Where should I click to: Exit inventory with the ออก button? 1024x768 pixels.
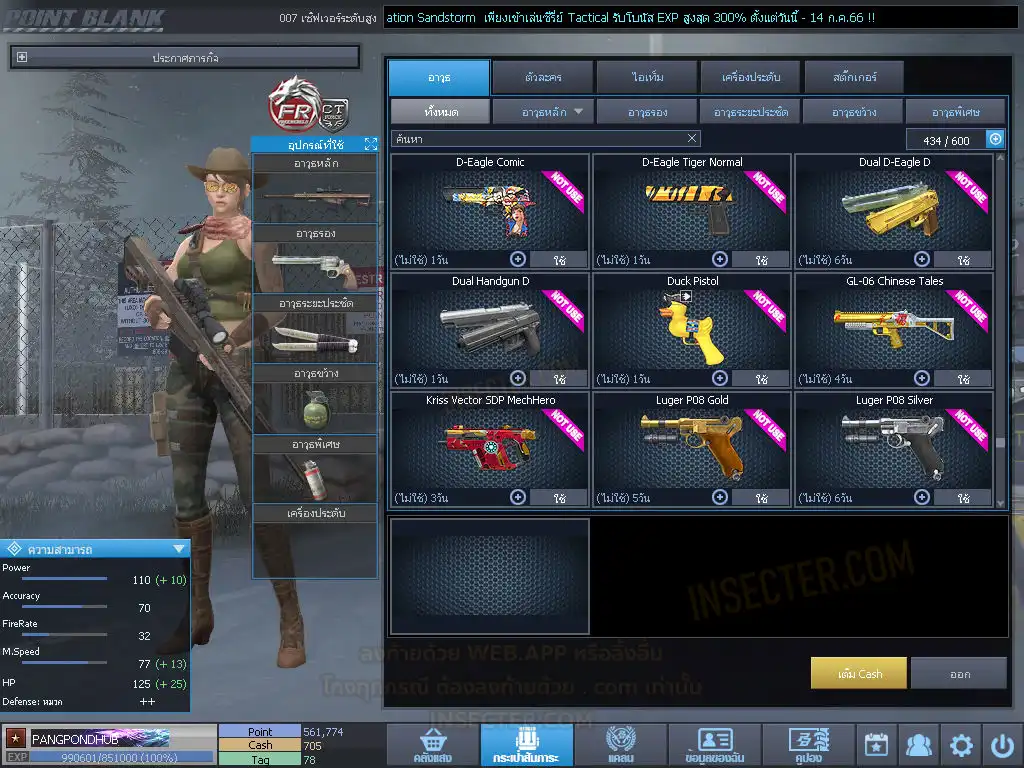click(x=959, y=673)
